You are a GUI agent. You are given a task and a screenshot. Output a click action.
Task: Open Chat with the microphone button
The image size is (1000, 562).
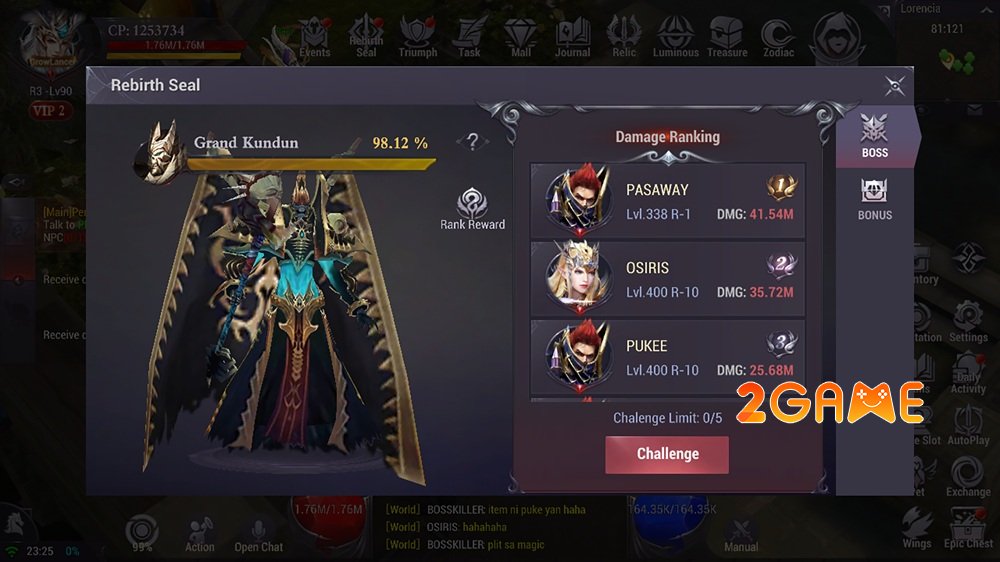coord(259,533)
